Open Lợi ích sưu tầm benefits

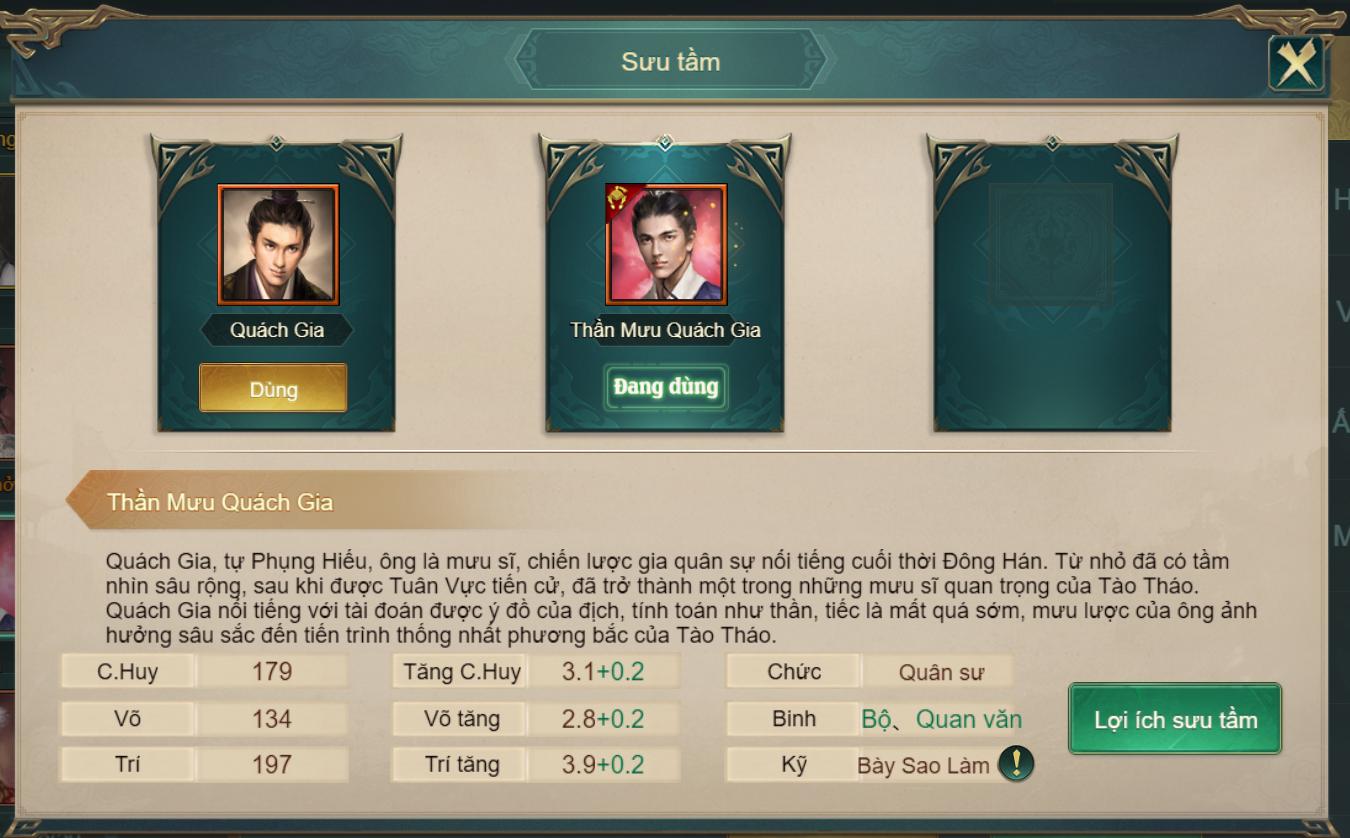(1175, 719)
